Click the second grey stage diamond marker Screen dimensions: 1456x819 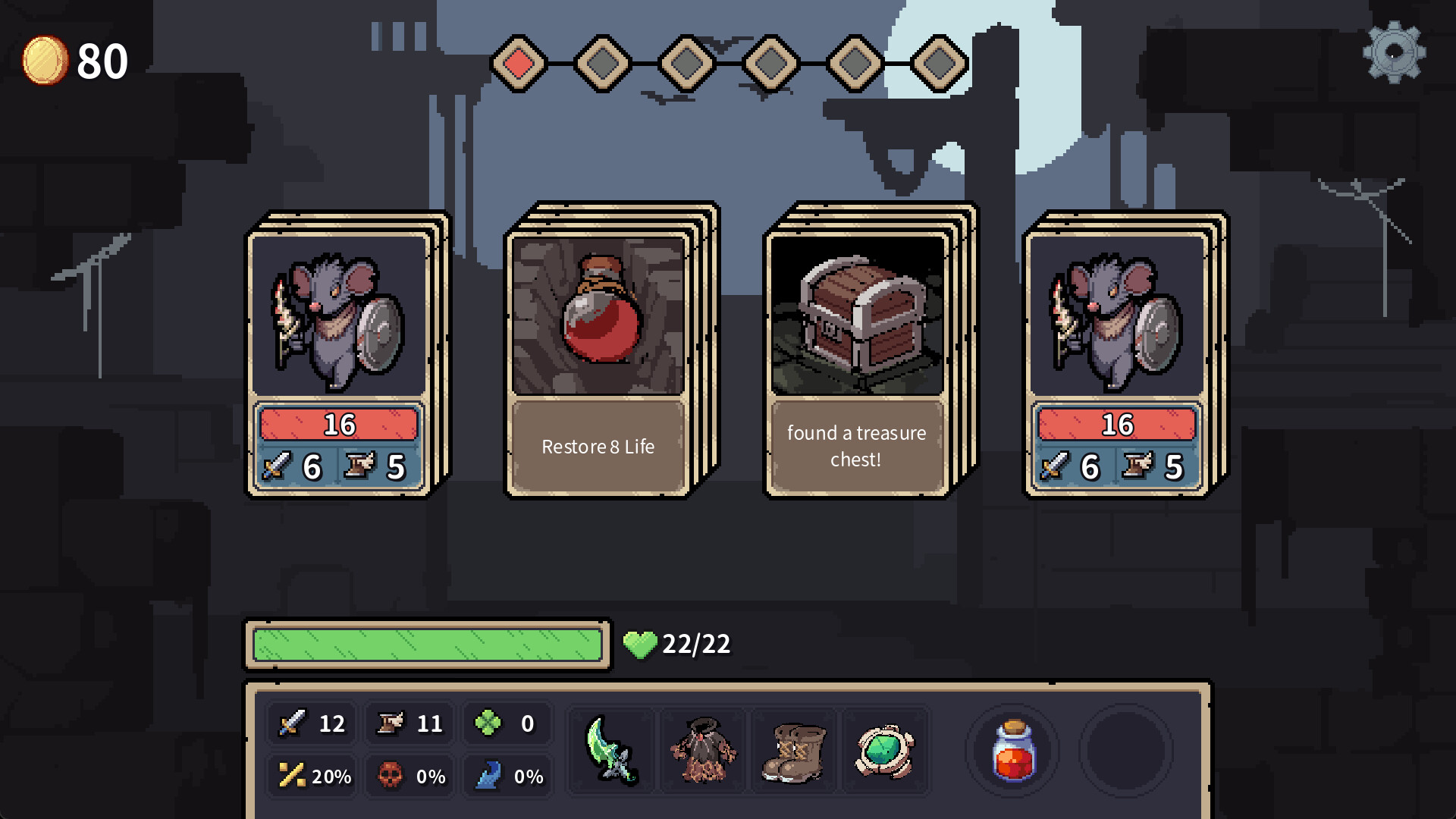click(x=601, y=64)
